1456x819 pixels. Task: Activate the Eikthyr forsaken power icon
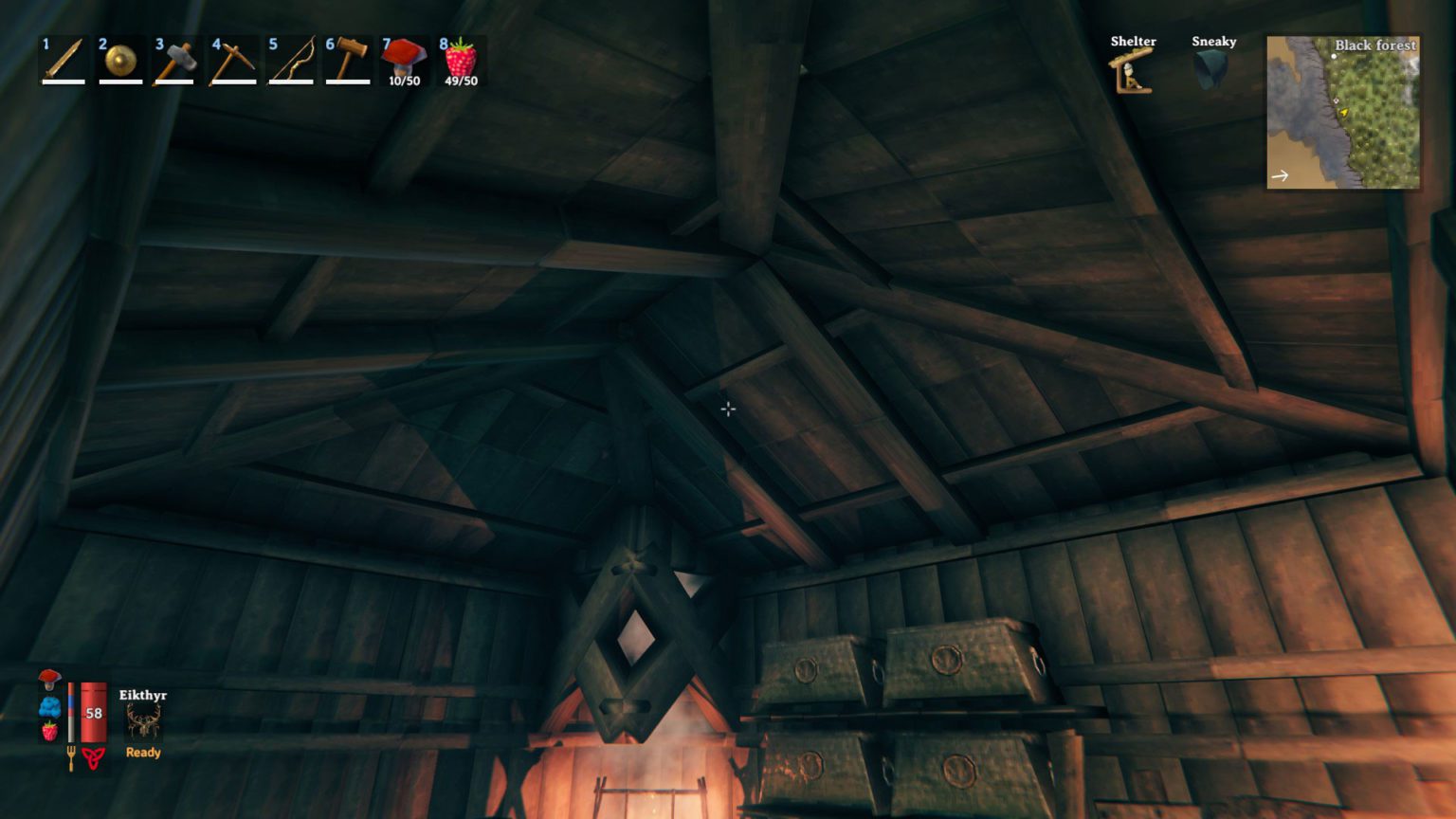[x=143, y=723]
